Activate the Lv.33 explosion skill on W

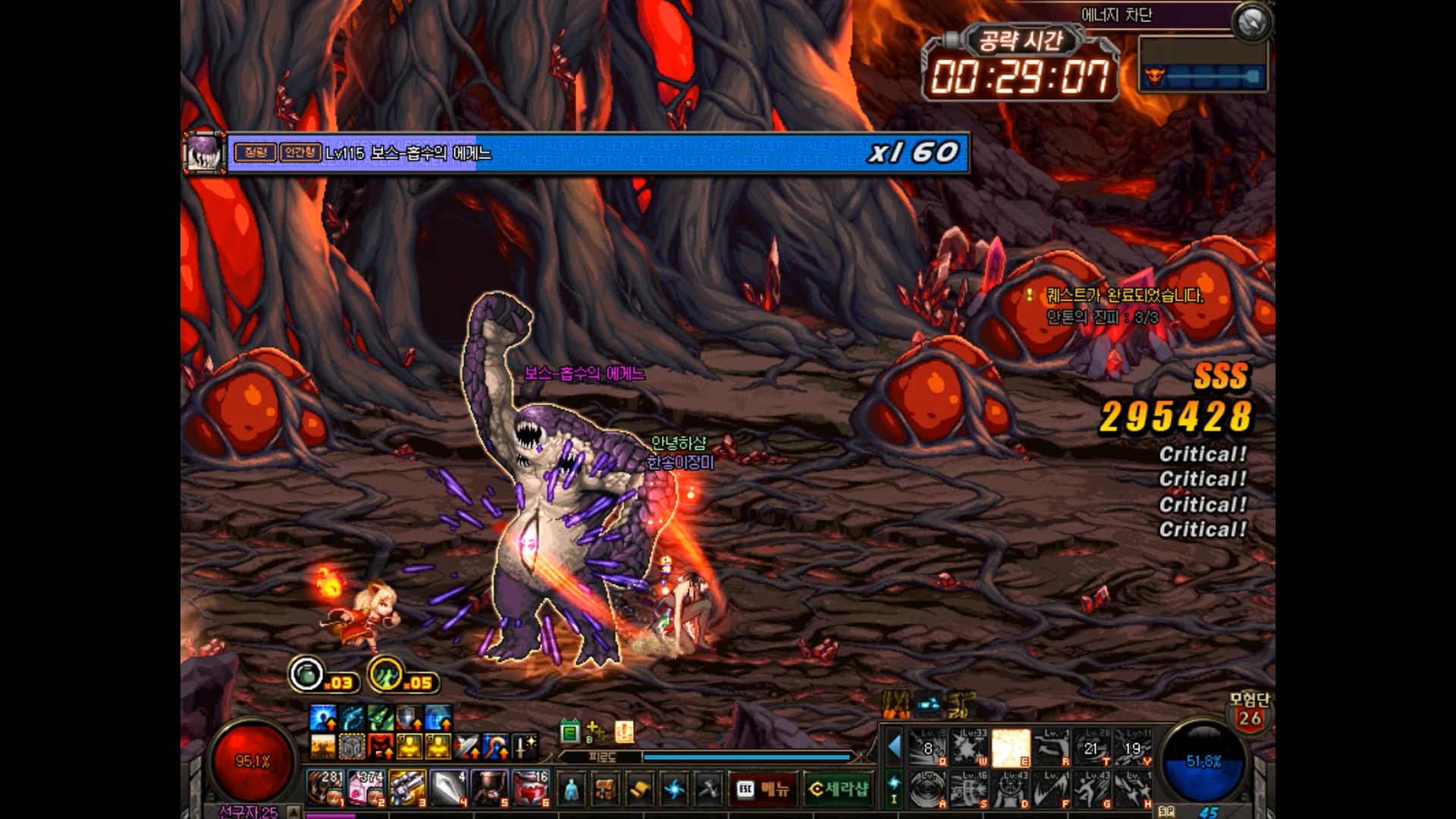tap(969, 748)
